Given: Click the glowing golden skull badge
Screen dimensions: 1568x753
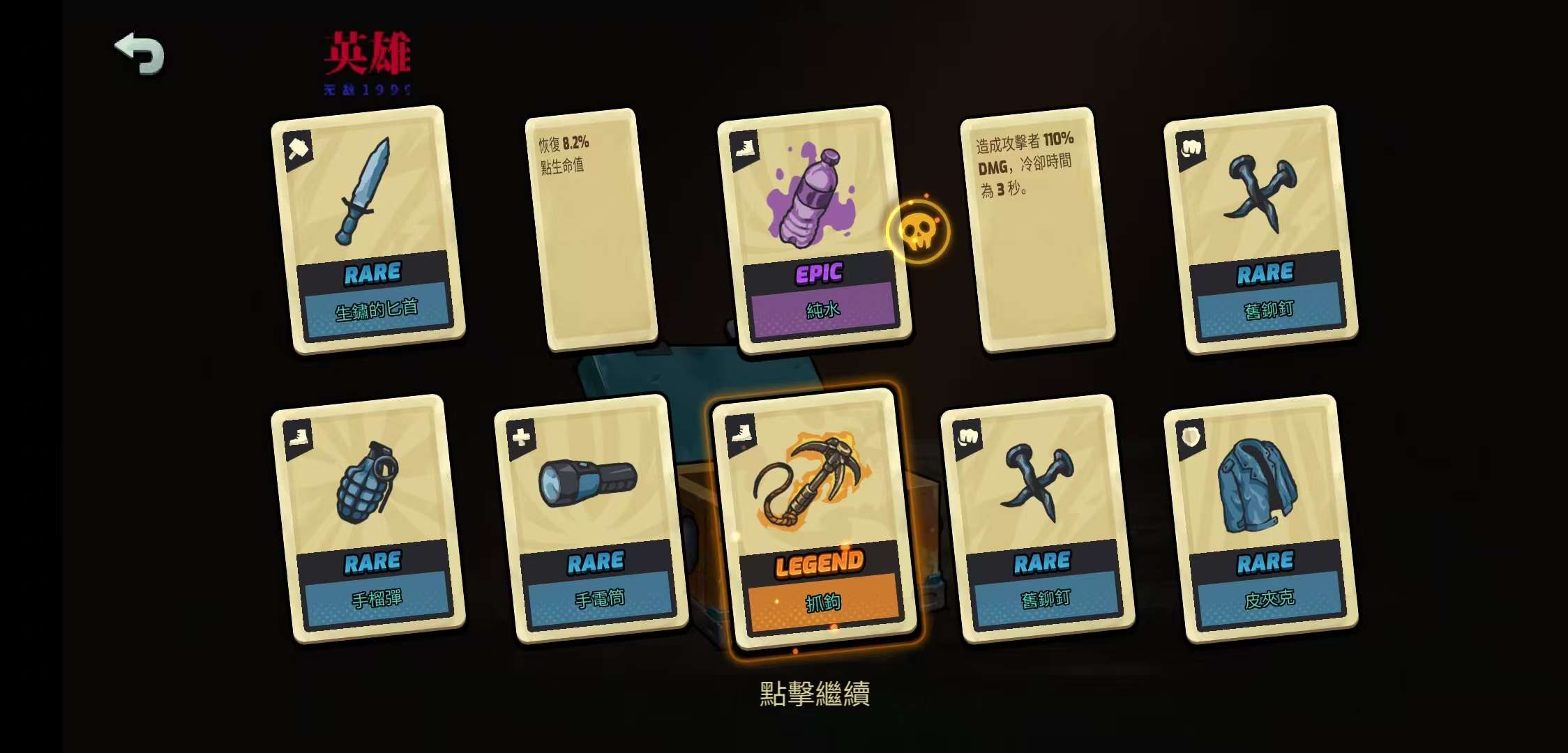Looking at the screenshot, I should click(x=919, y=231).
